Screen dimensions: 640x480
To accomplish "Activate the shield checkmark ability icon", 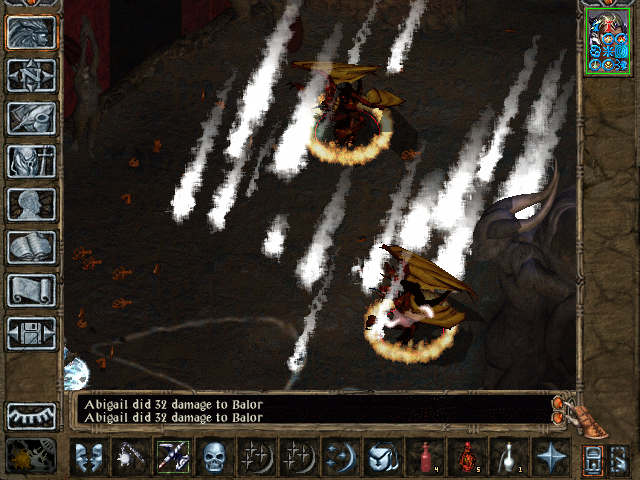I will 381,456.
